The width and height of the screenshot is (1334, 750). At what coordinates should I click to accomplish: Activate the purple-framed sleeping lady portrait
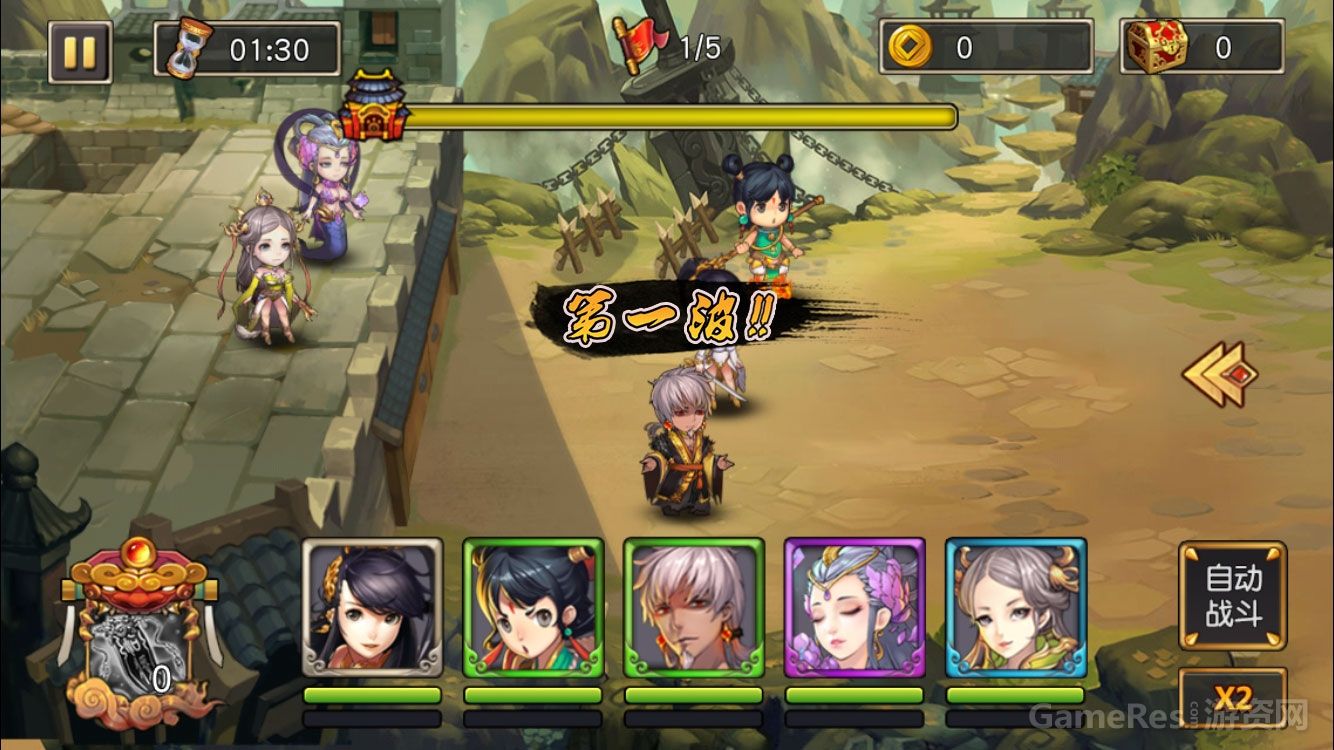click(854, 608)
